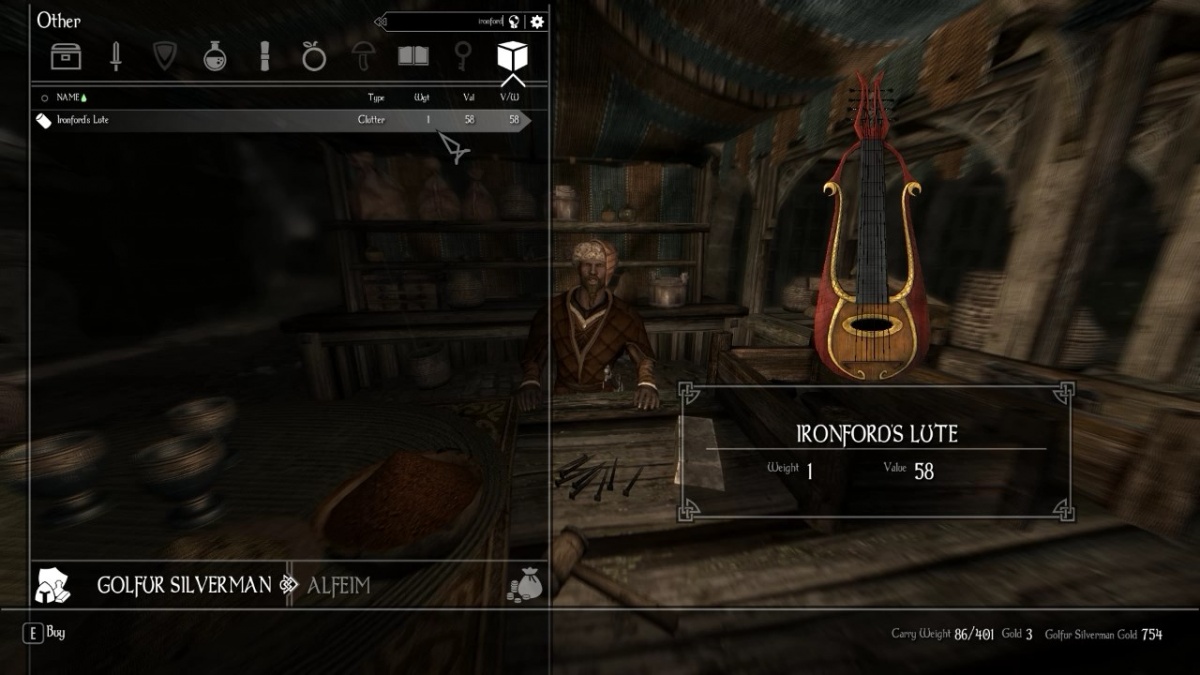Sort items by Type column

(x=376, y=98)
